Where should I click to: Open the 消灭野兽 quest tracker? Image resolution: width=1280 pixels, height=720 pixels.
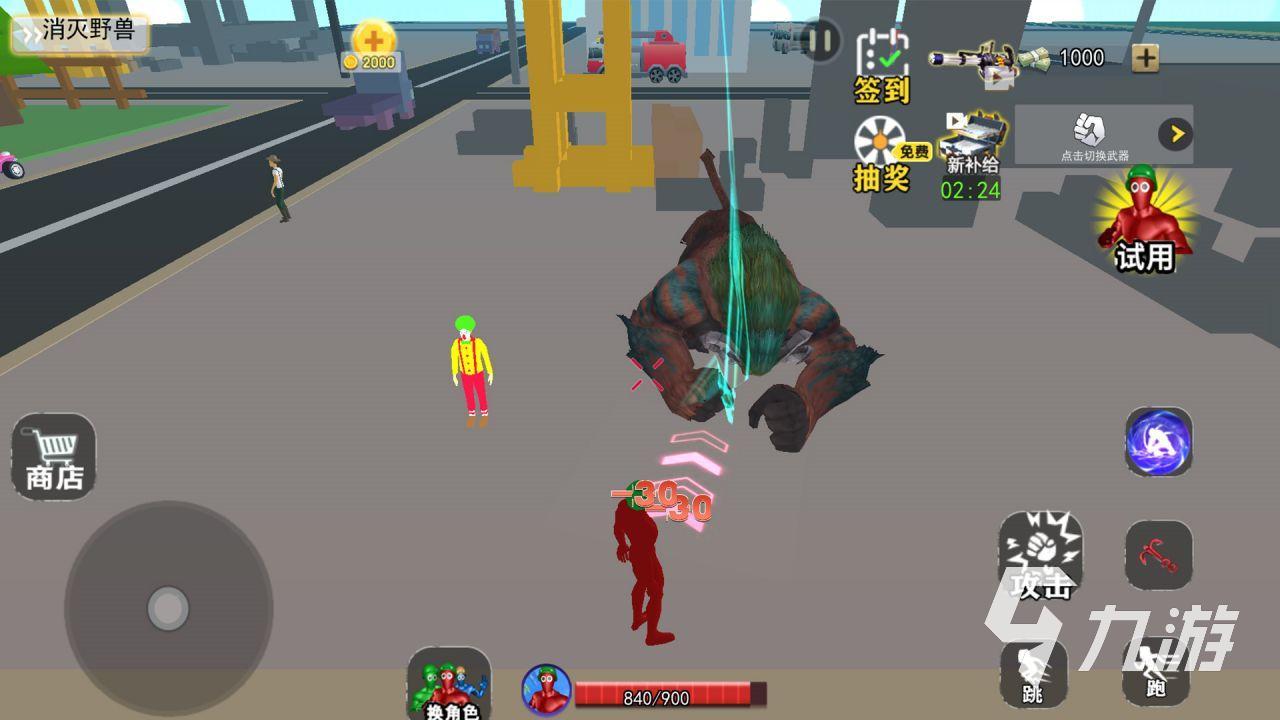click(80, 31)
